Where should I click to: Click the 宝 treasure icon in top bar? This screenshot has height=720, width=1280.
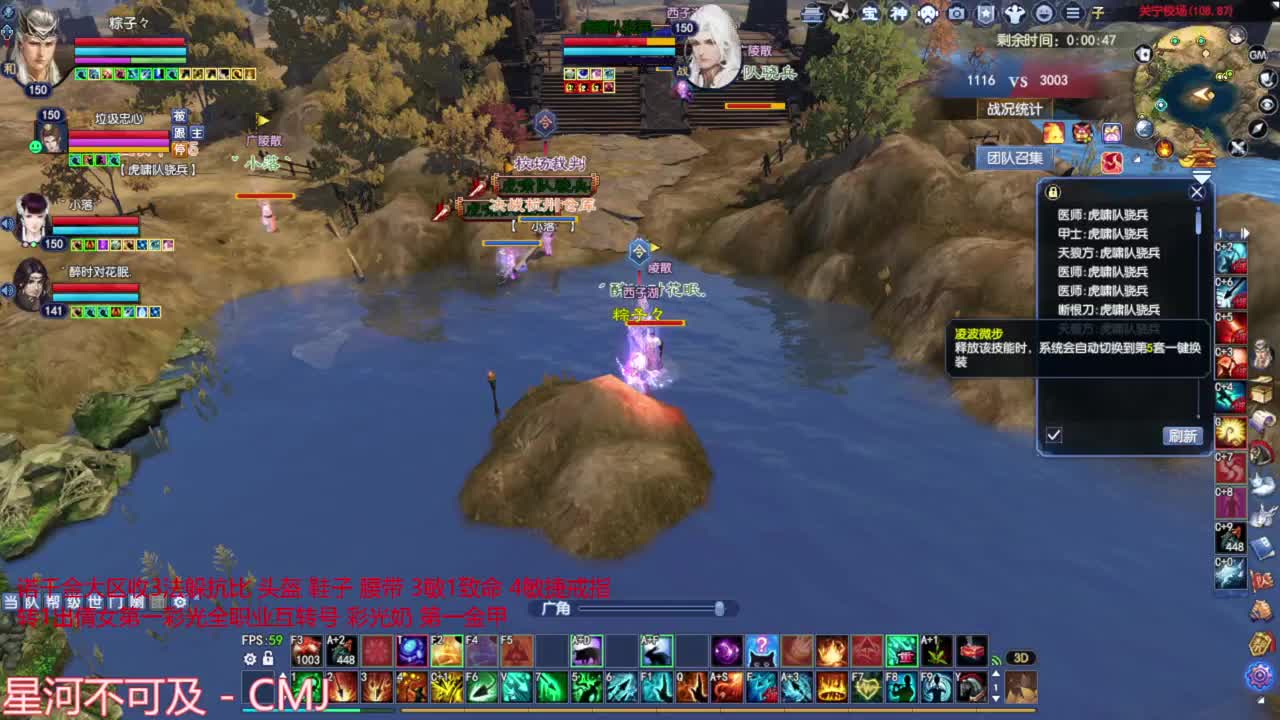870,13
